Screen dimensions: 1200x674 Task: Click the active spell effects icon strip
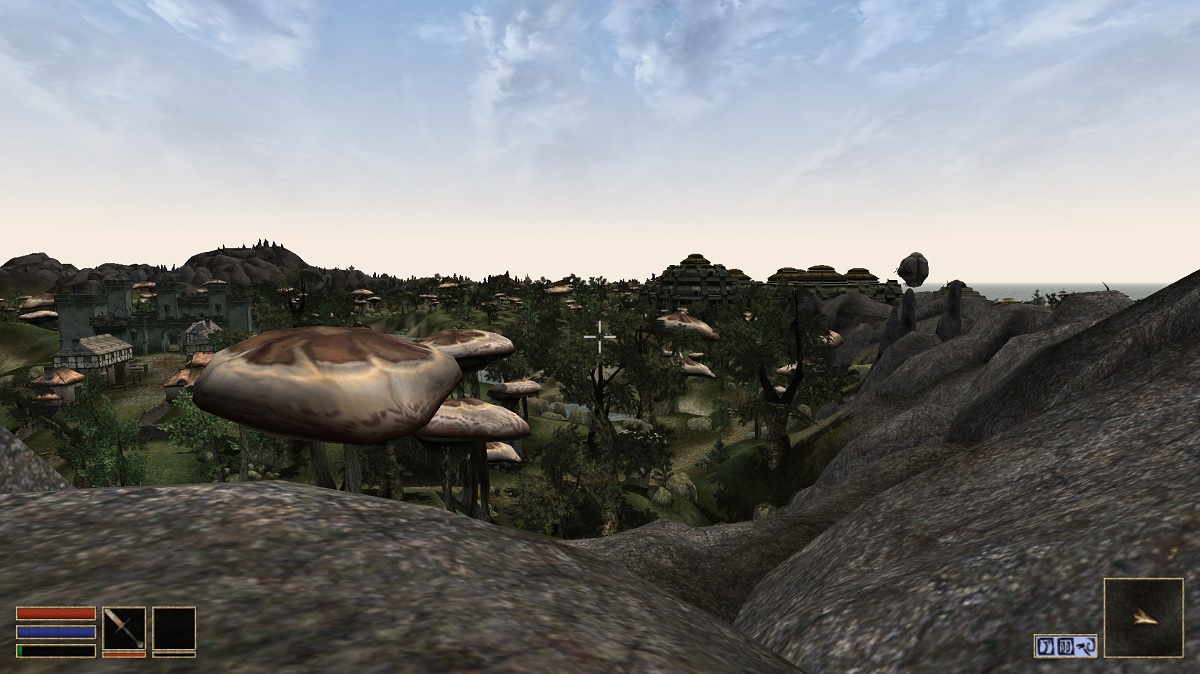[1065, 646]
